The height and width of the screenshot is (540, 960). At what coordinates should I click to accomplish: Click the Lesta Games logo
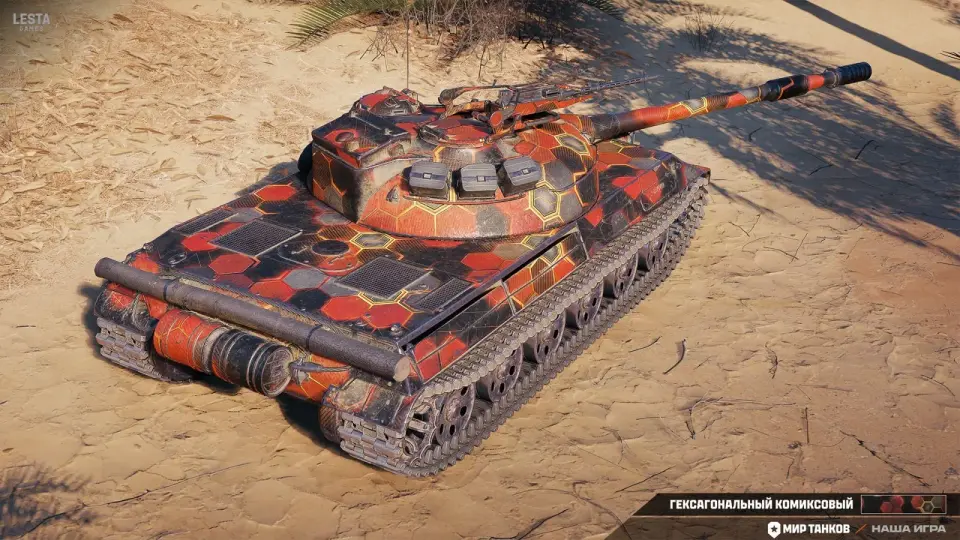tap(31, 21)
